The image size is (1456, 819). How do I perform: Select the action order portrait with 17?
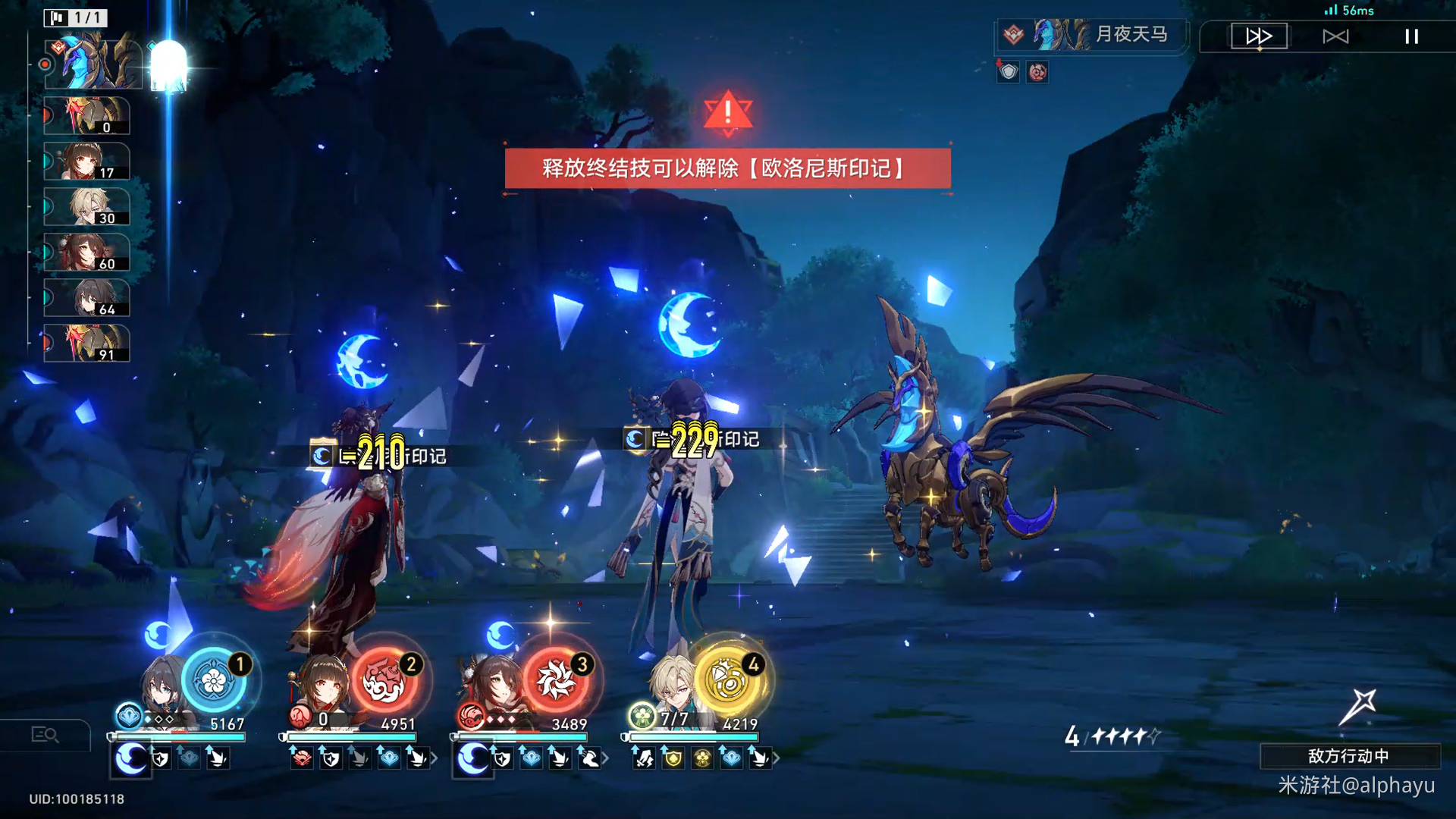tap(86, 162)
